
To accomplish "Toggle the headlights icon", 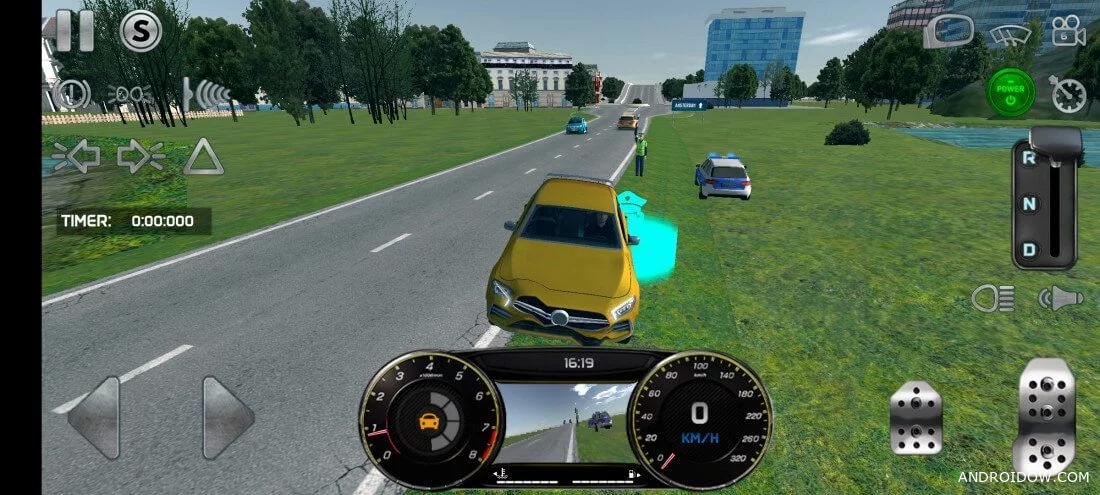I will tap(993, 297).
